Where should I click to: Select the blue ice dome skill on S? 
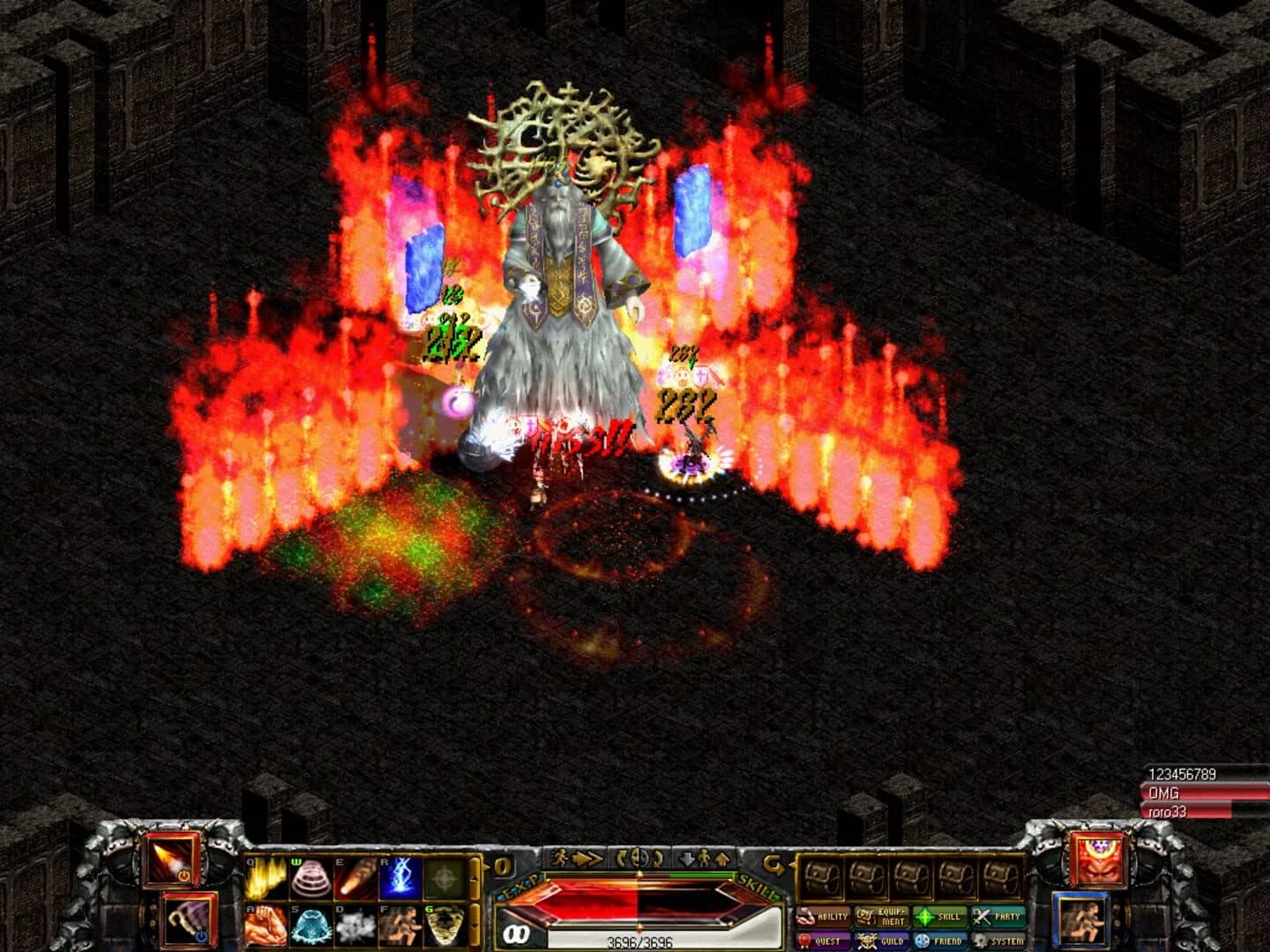point(309,924)
